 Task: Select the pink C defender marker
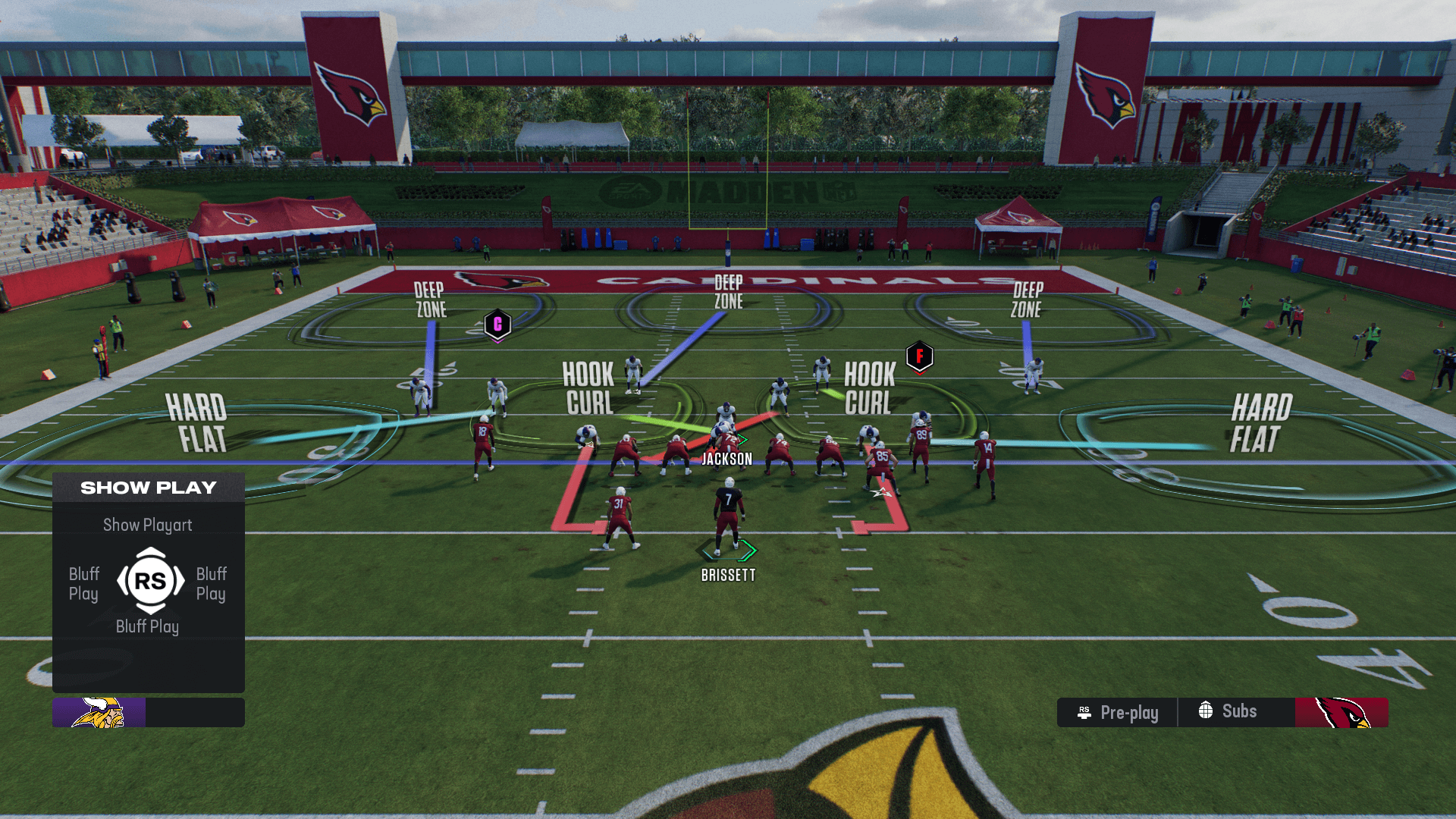497,325
